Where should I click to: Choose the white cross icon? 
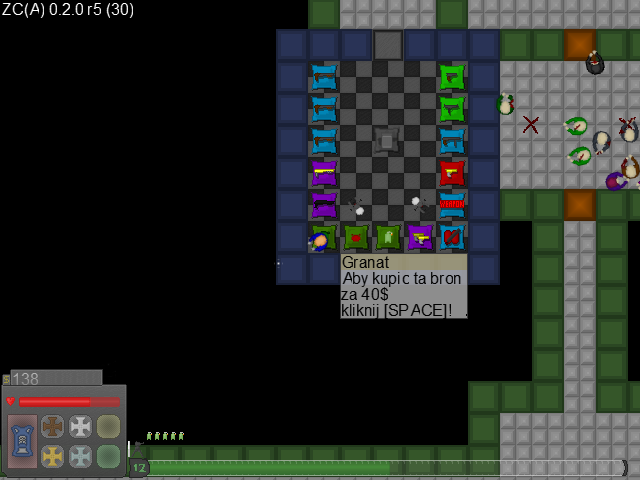point(80,426)
